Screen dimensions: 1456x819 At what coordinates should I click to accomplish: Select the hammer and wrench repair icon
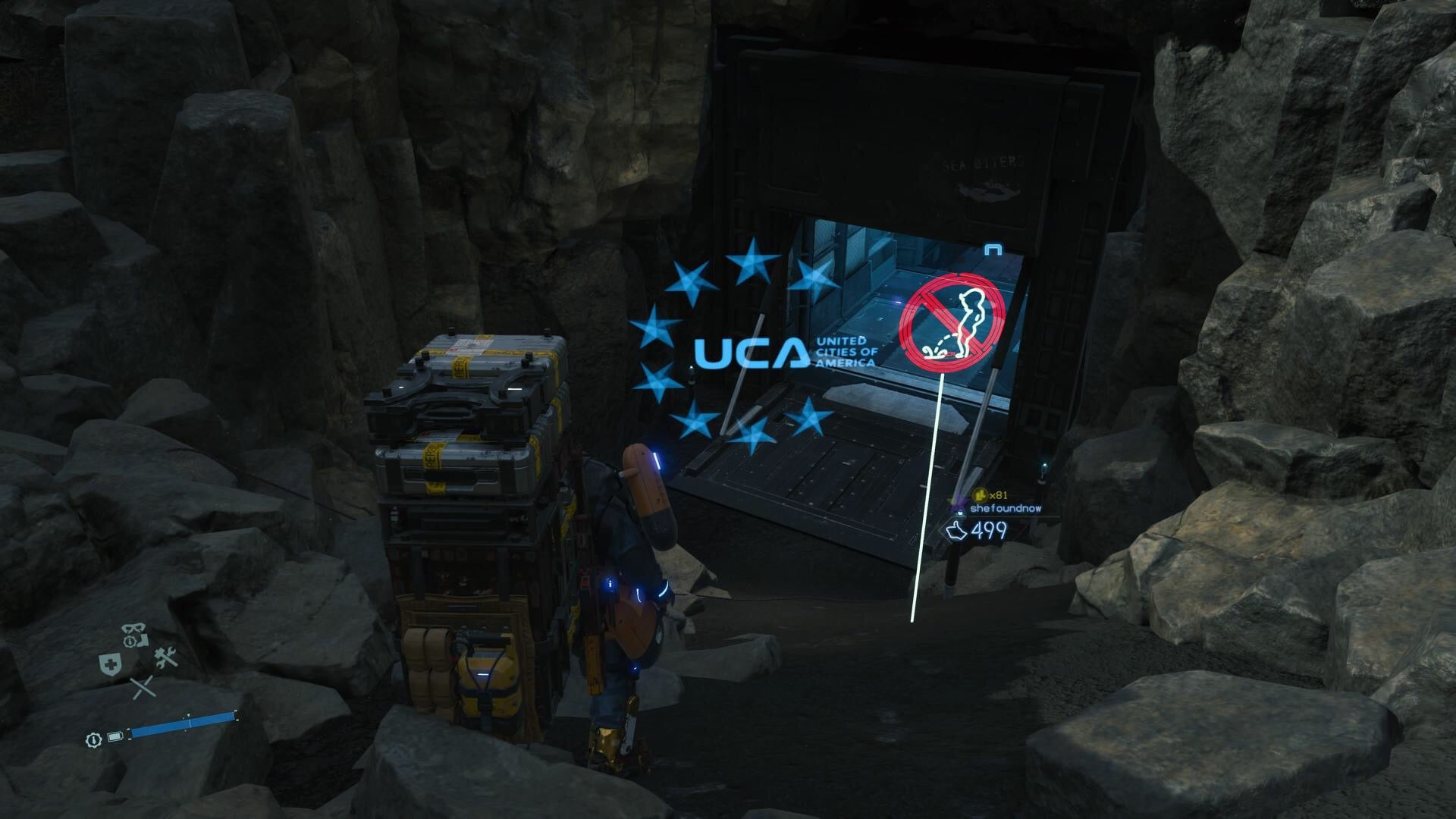pyautogui.click(x=165, y=657)
